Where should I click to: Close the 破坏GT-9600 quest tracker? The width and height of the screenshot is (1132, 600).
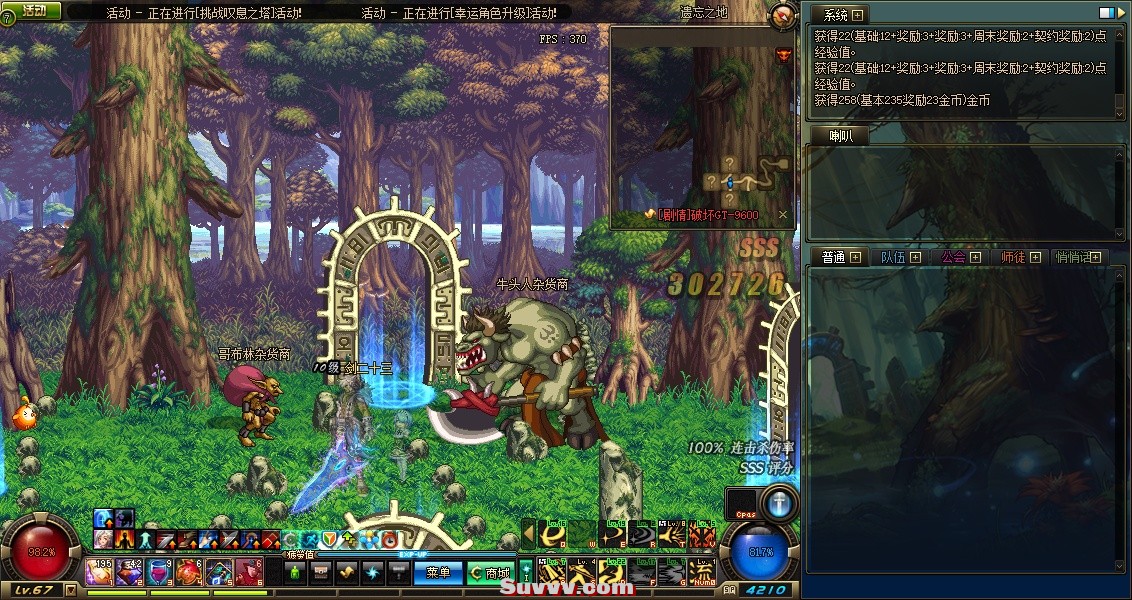click(783, 214)
